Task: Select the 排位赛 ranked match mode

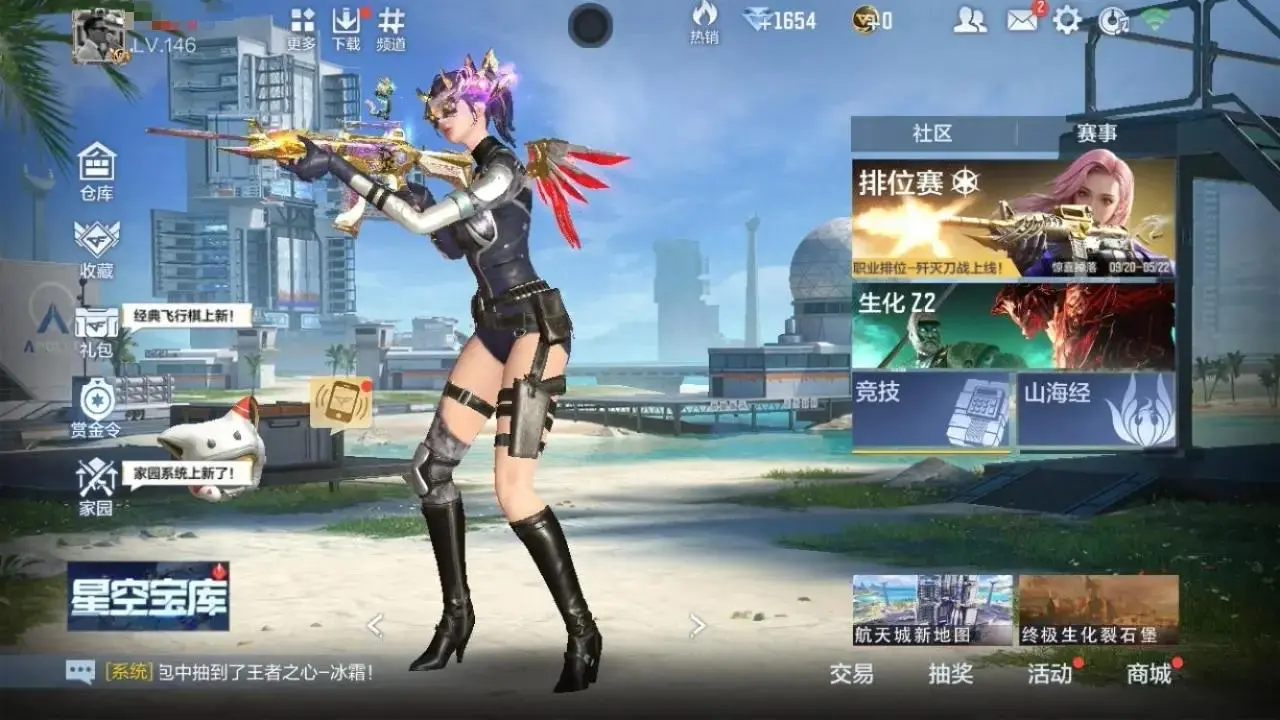Action: click(1013, 218)
